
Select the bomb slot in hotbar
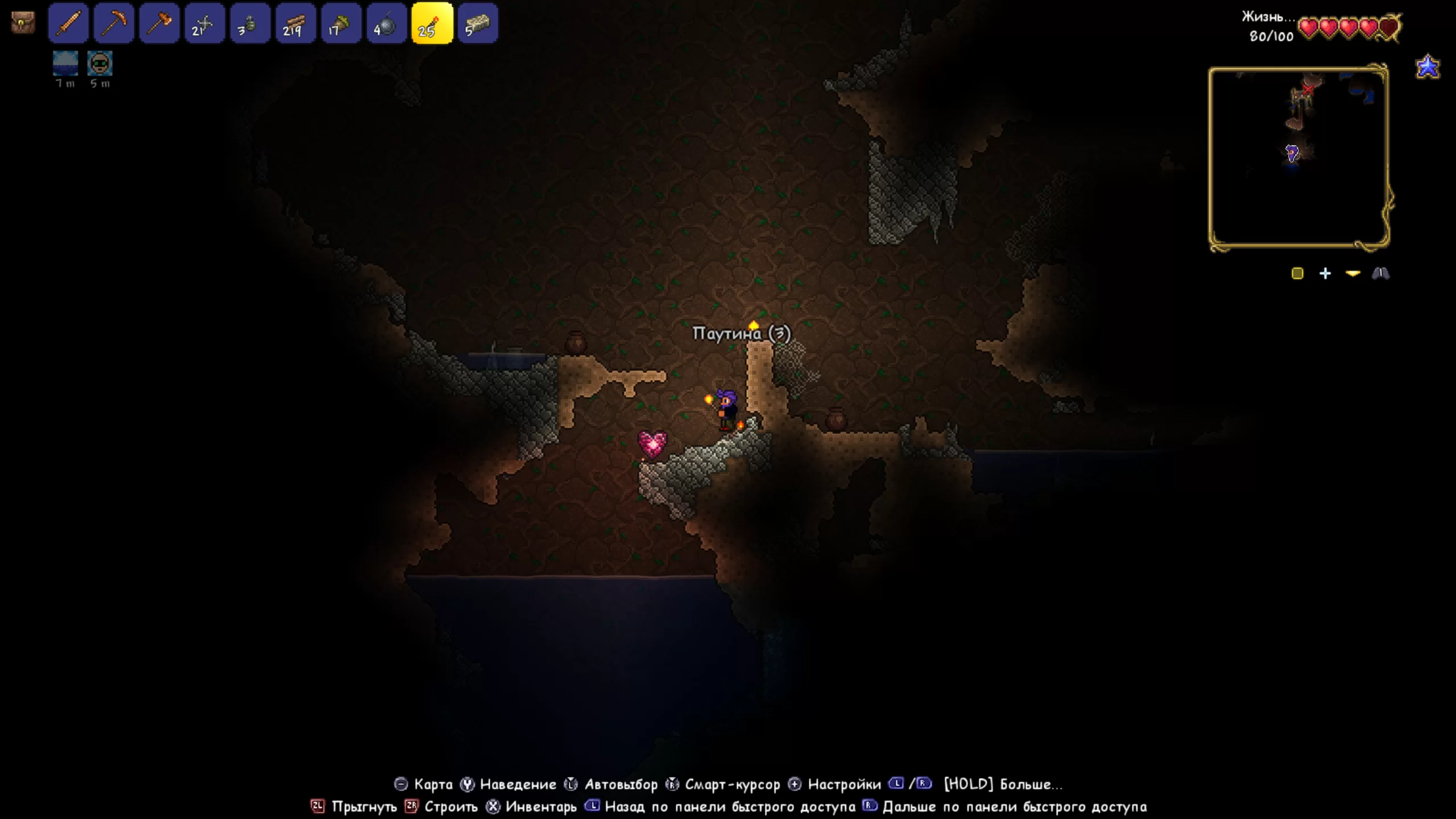[387, 23]
